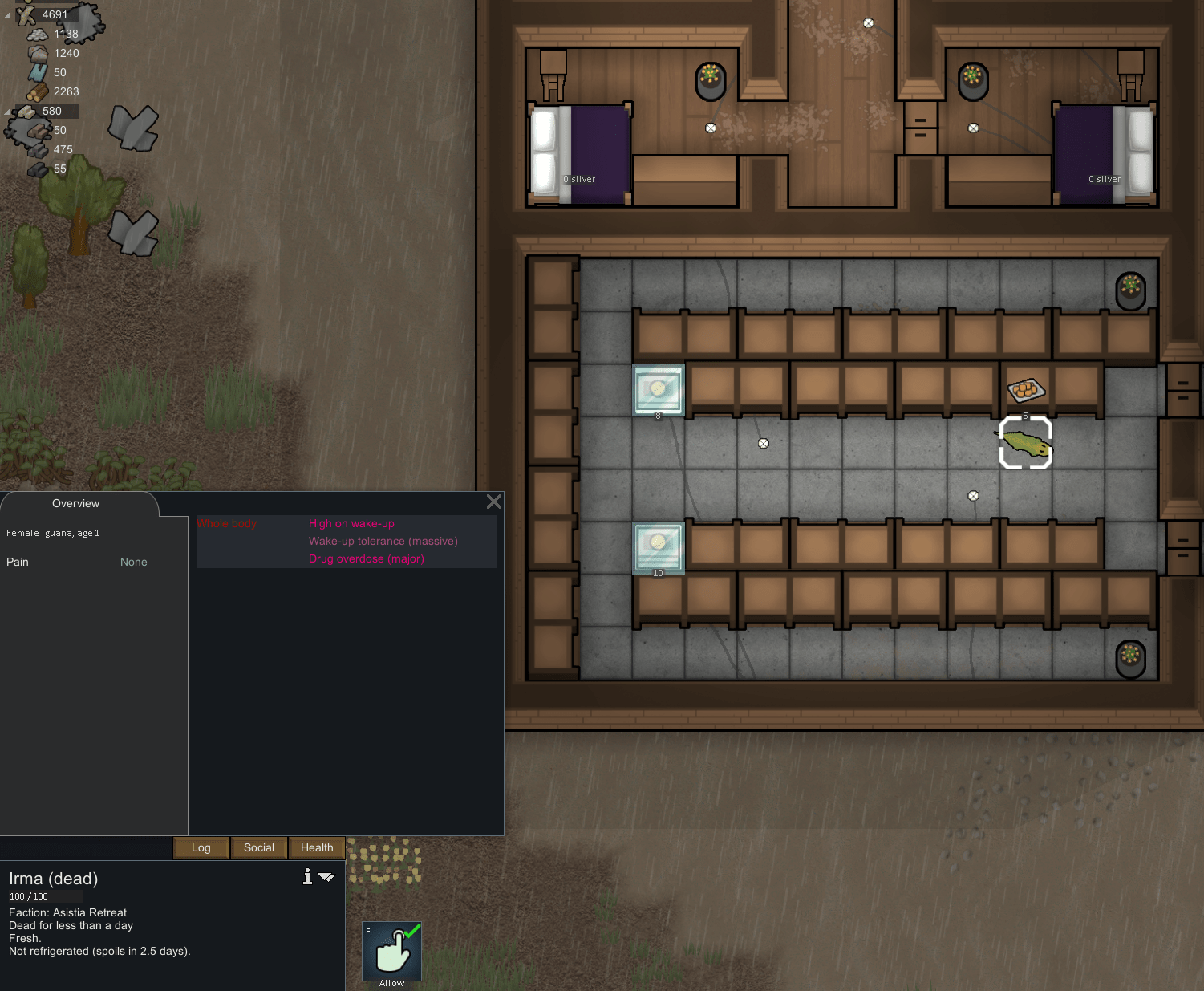1204x991 pixels.
Task: Open the Log tab
Action: pos(201,847)
